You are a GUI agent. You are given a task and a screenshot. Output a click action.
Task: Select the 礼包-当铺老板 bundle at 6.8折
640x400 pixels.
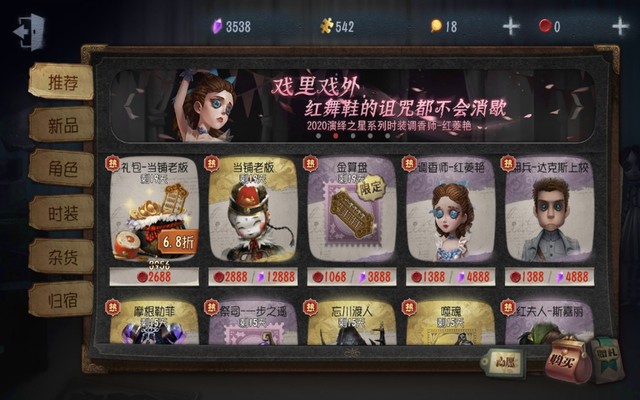click(x=153, y=220)
